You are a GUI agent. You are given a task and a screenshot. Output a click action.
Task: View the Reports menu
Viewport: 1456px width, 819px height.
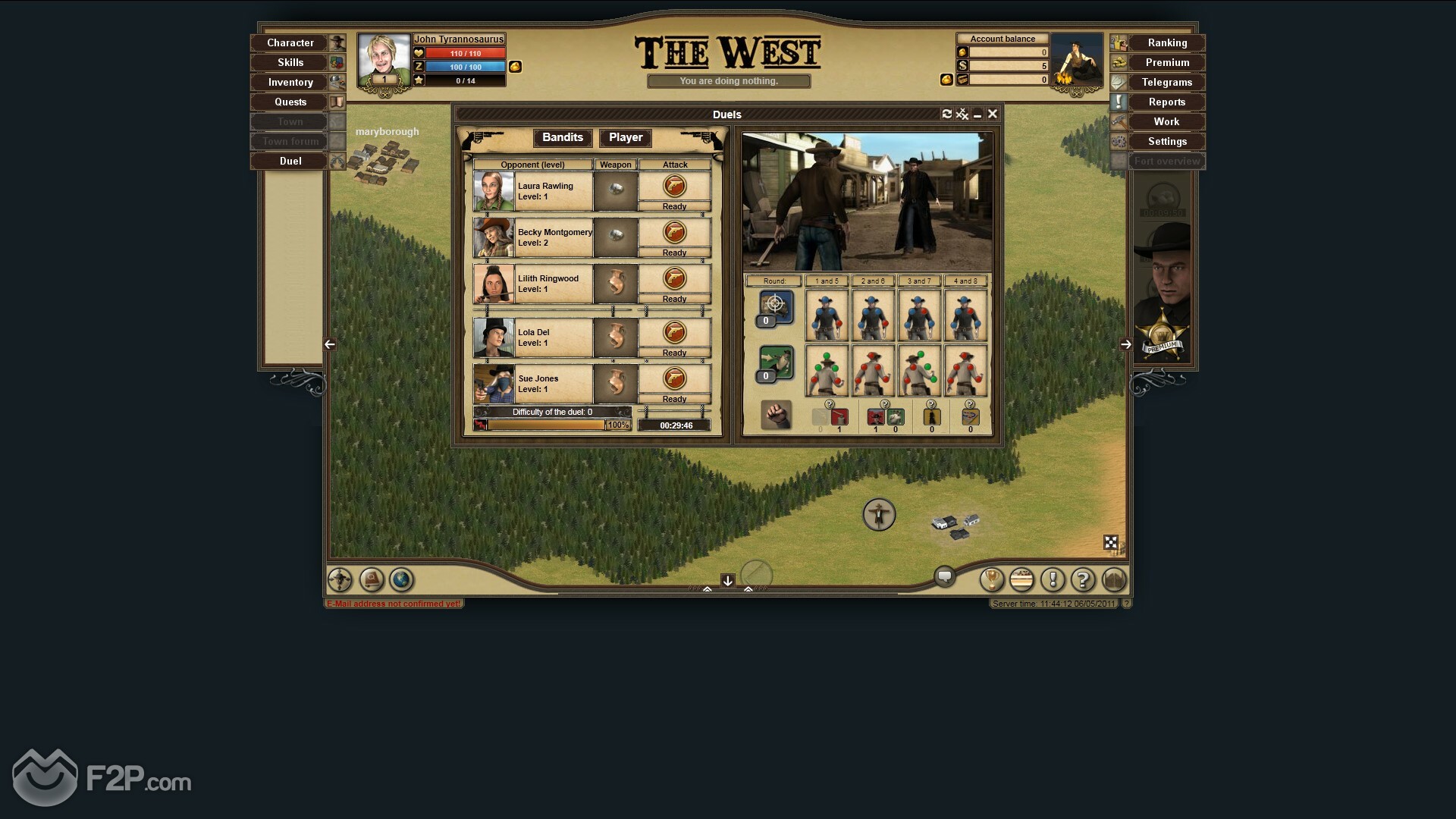coord(1166,102)
